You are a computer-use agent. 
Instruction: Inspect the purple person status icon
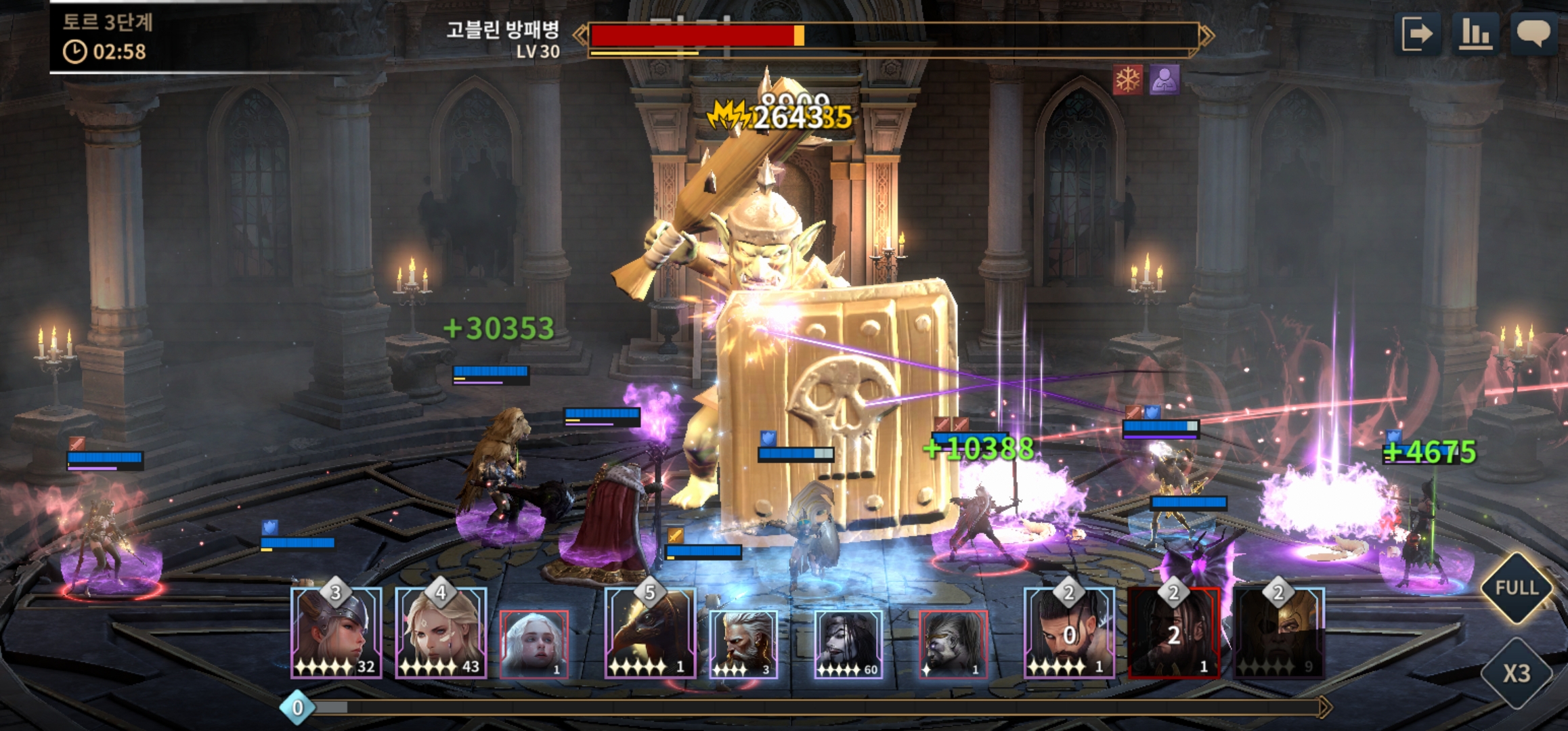[x=1164, y=81]
